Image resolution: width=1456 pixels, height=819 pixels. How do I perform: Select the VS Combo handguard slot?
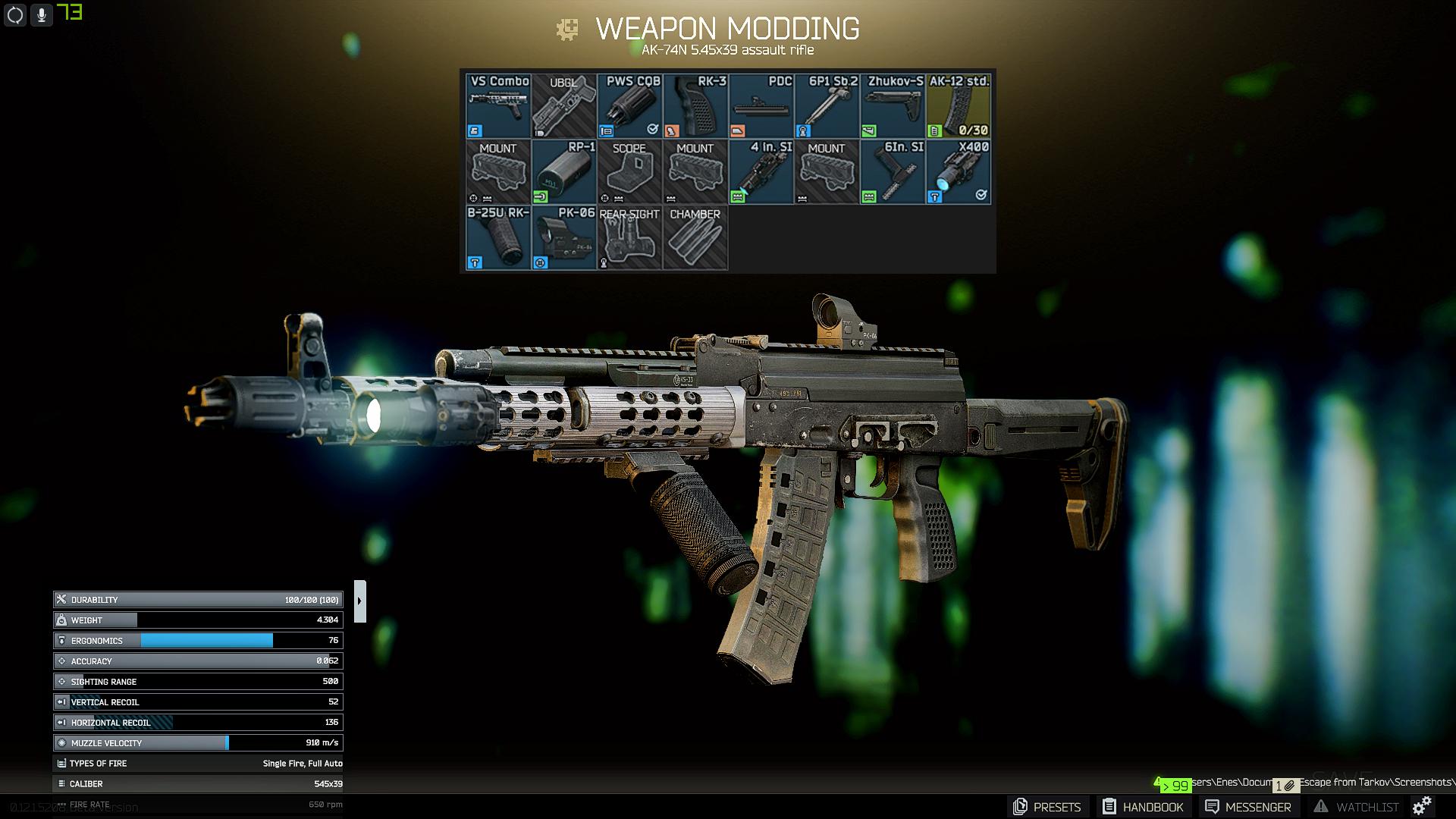(x=498, y=105)
